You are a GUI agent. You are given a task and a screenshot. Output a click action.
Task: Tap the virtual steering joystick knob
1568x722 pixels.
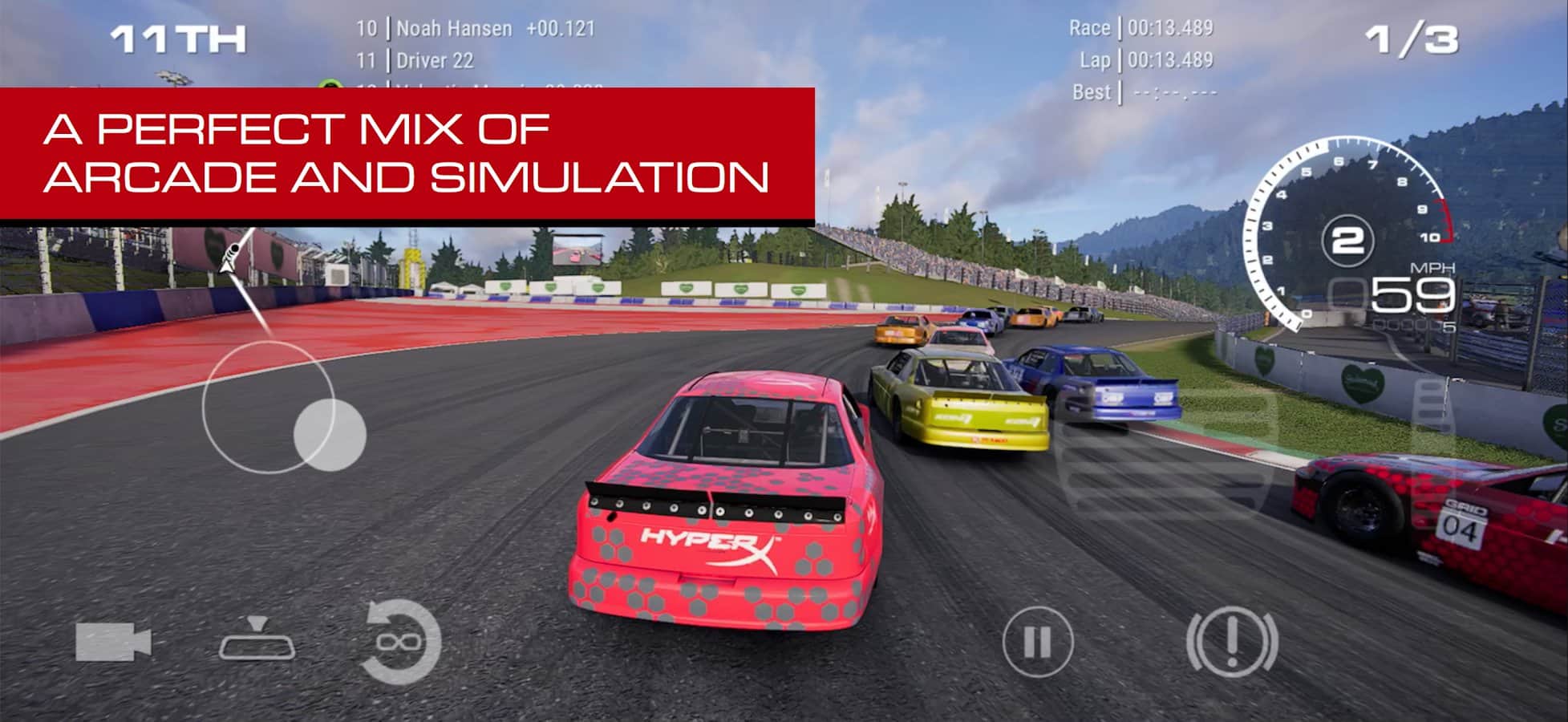click(330, 435)
